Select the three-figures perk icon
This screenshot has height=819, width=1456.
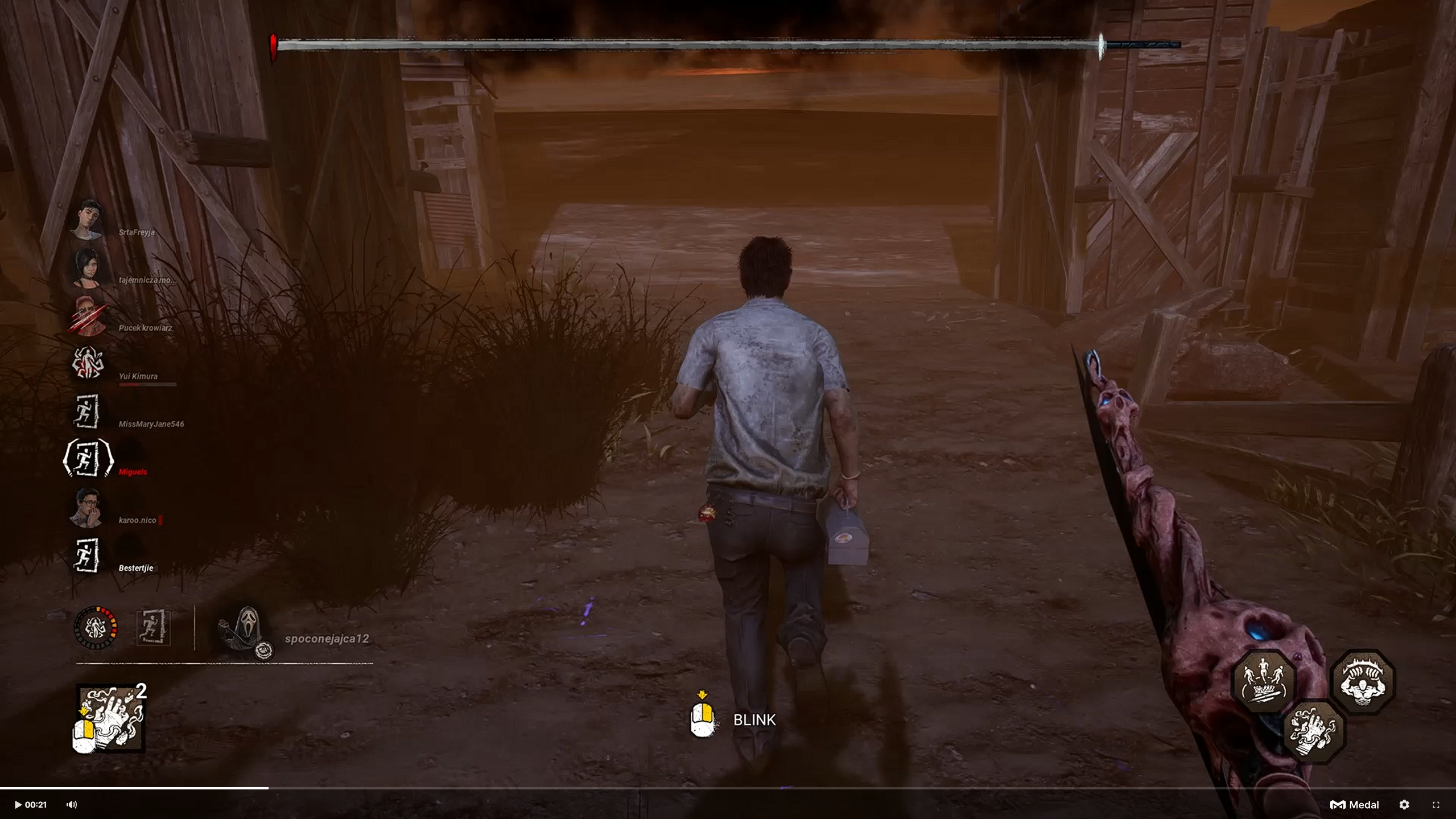point(1264,681)
